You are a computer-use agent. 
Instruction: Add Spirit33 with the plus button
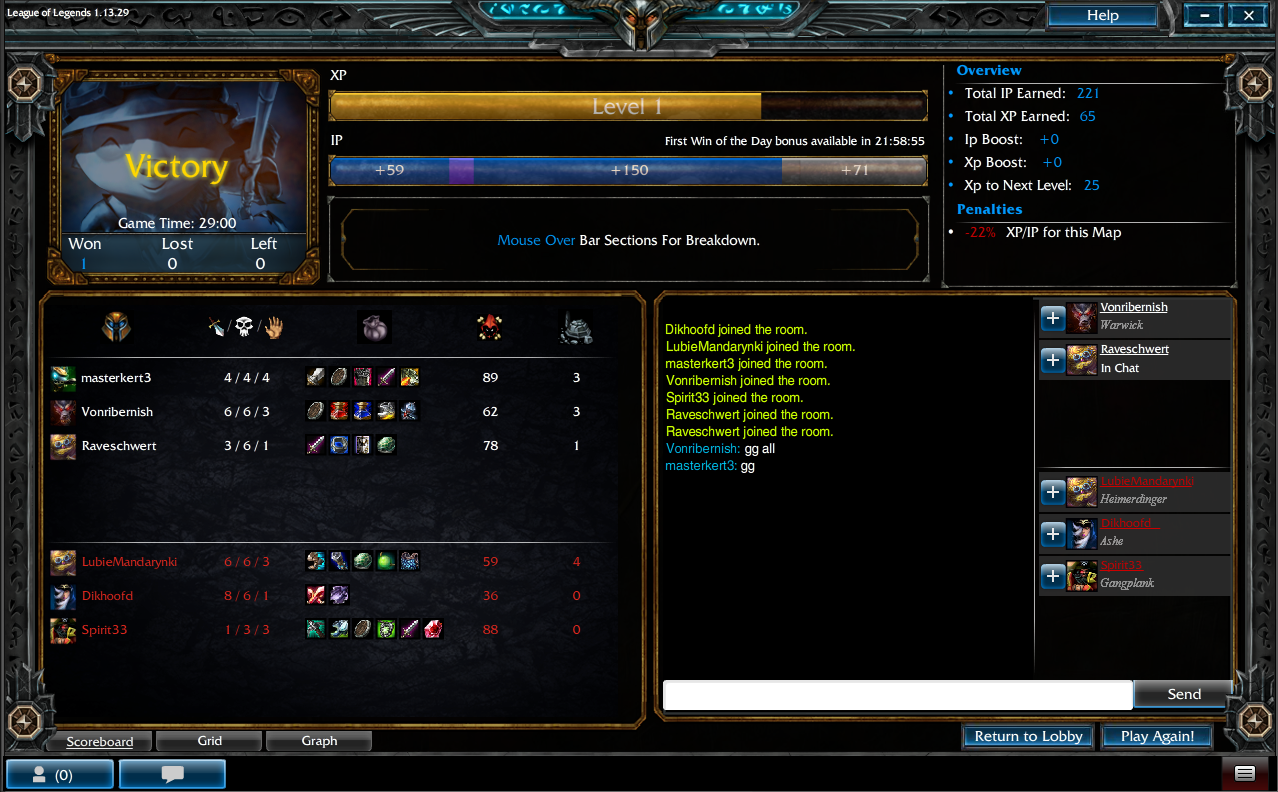coord(1053,576)
